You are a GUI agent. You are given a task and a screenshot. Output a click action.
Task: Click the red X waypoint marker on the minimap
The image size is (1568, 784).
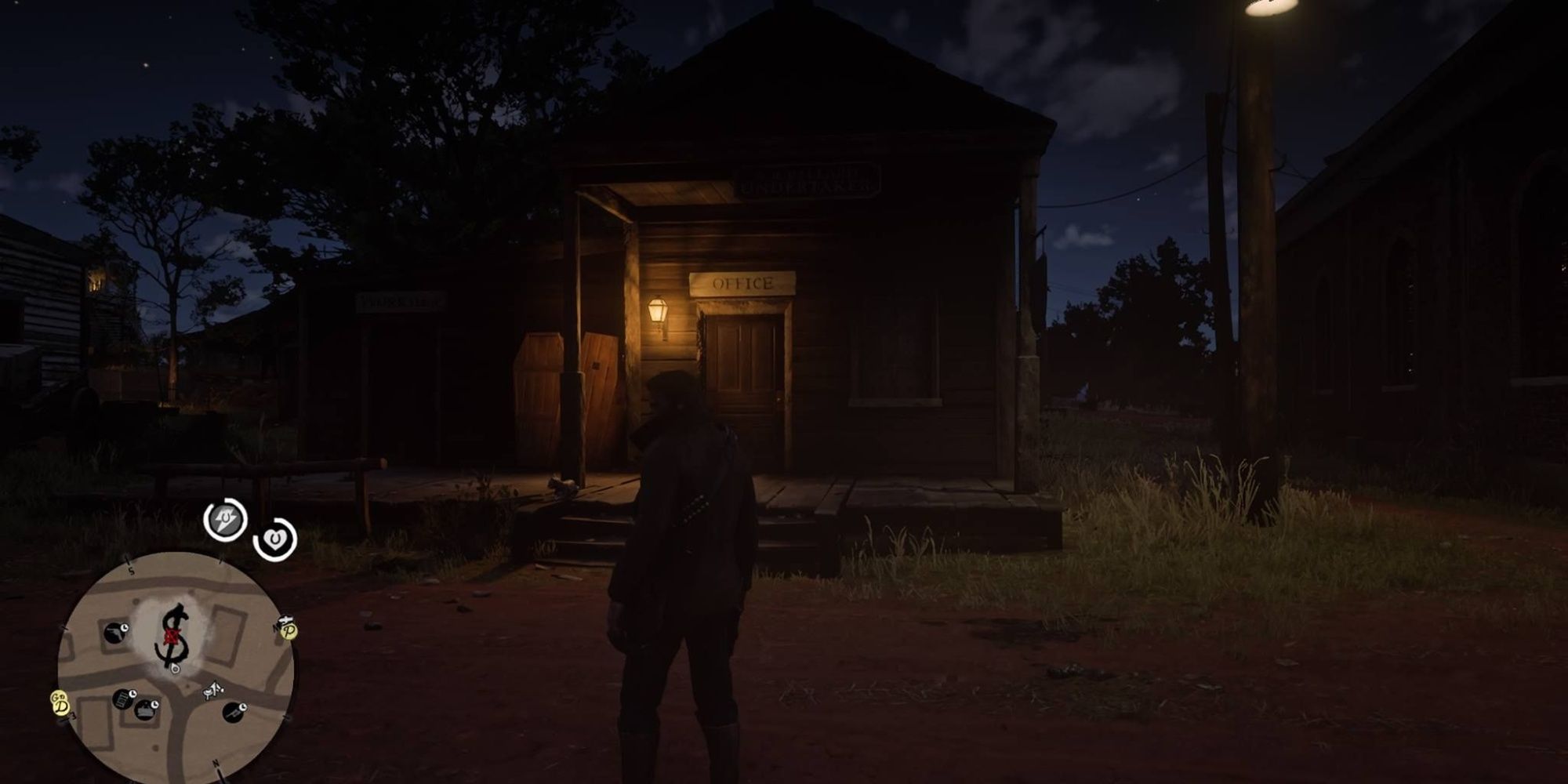click(x=171, y=635)
